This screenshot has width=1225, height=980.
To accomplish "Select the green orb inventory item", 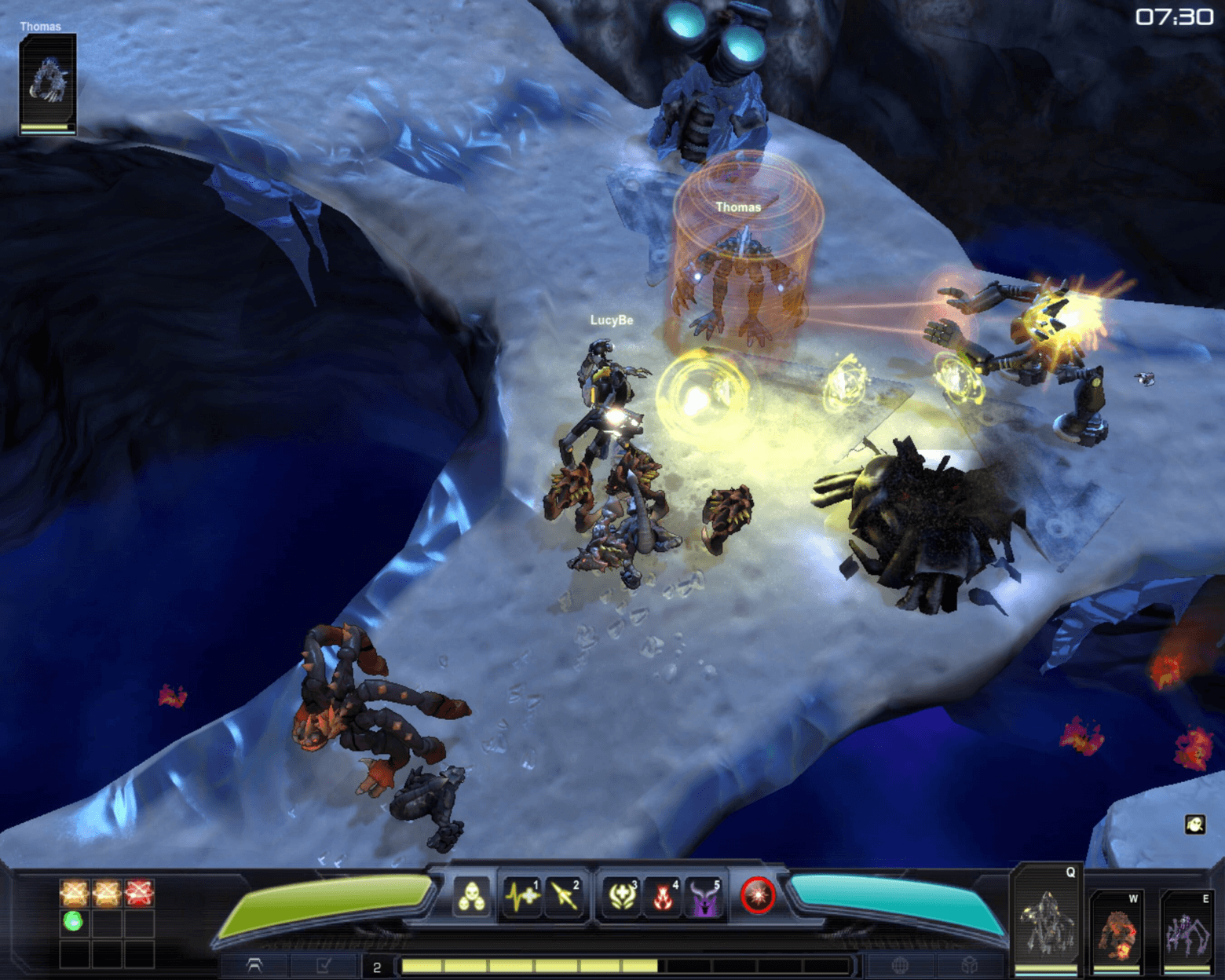I will 73,921.
